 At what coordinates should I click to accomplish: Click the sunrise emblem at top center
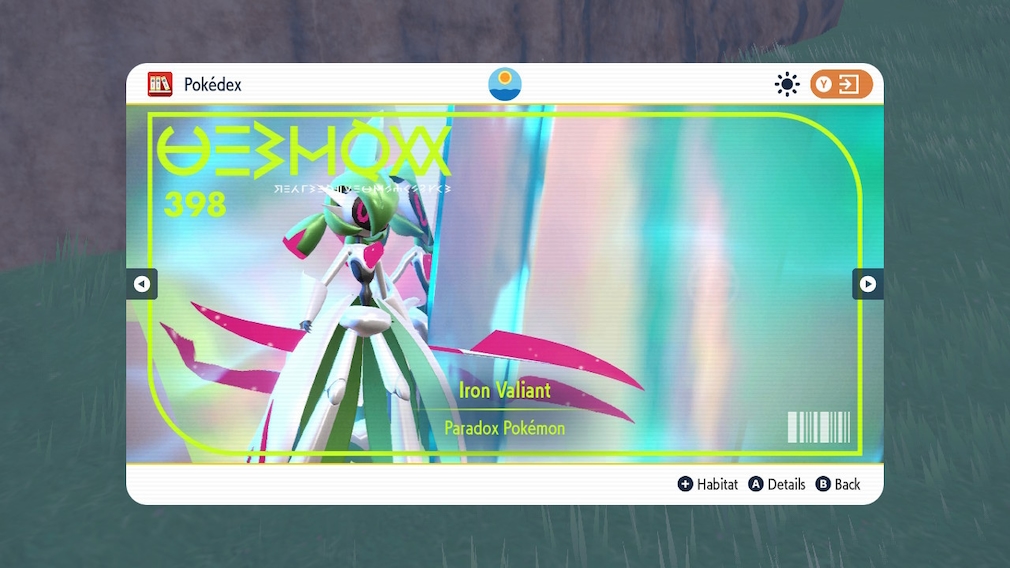click(505, 83)
